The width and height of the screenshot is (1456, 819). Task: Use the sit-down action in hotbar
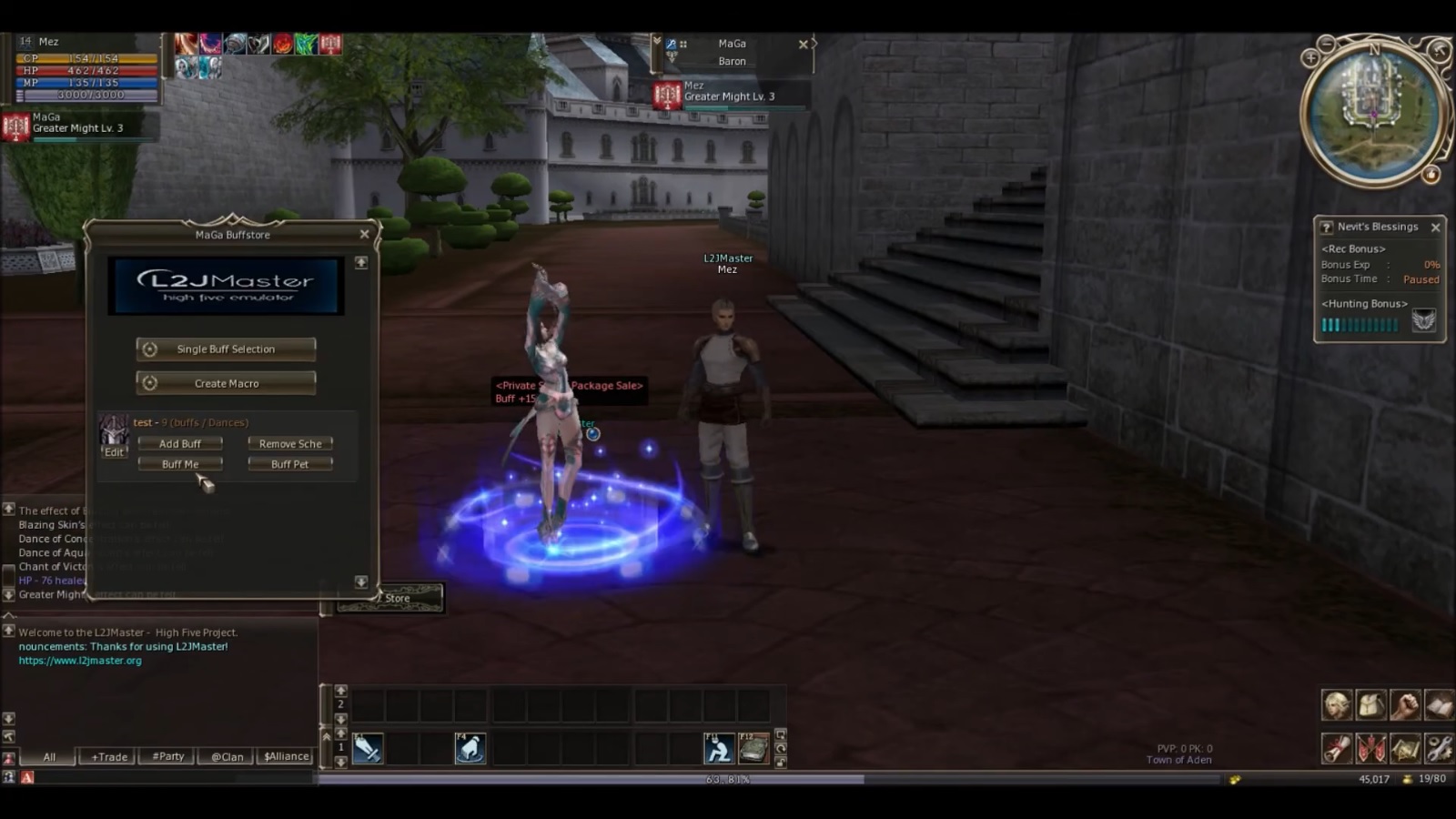(720, 749)
